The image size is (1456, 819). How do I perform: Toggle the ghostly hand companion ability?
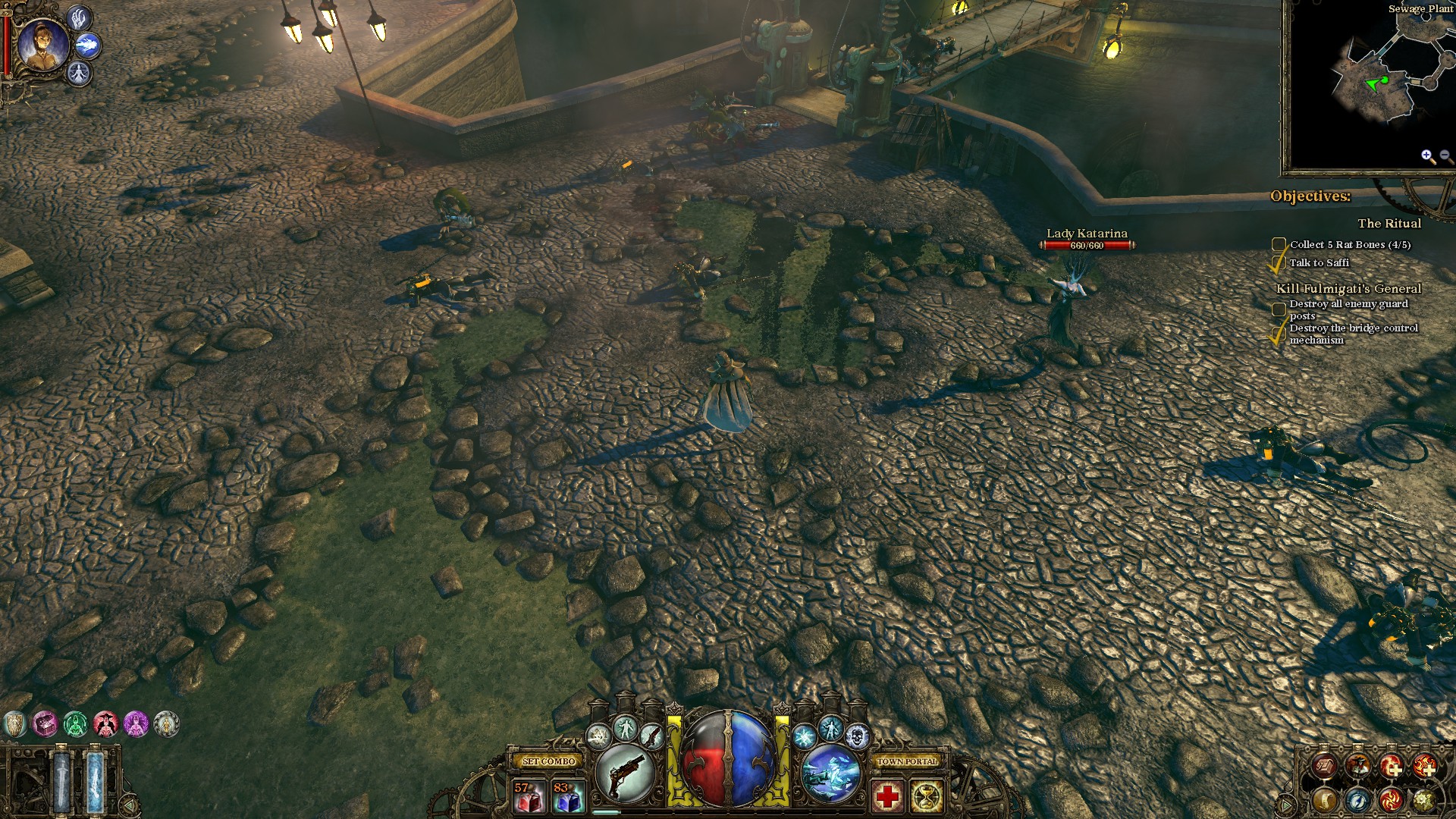(x=79, y=18)
